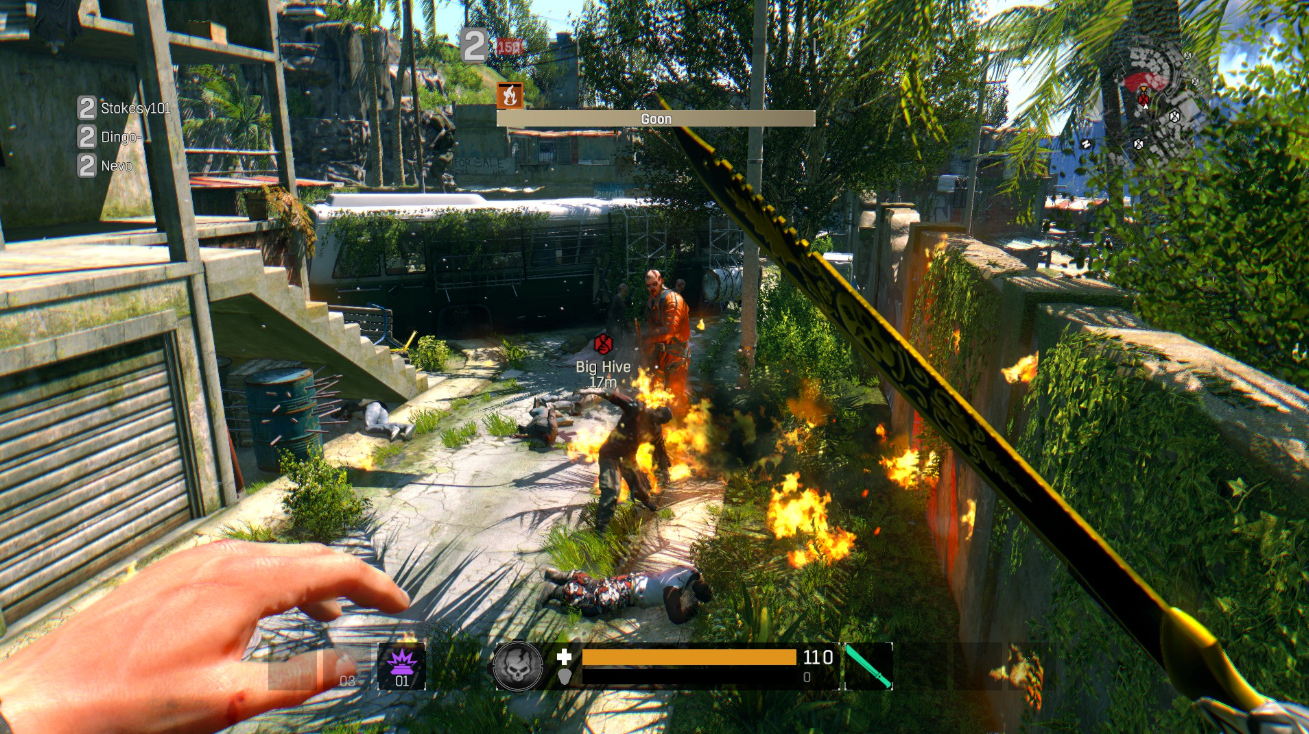Click a crossed zombie marker inside the minimap
Viewport: 1309px width, 734px height.
point(1174,117)
